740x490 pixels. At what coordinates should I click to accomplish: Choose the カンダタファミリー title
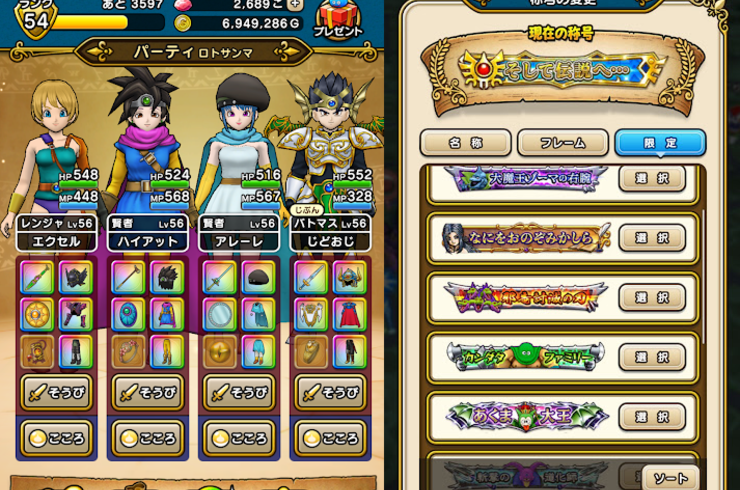pyautogui.click(x=652, y=357)
